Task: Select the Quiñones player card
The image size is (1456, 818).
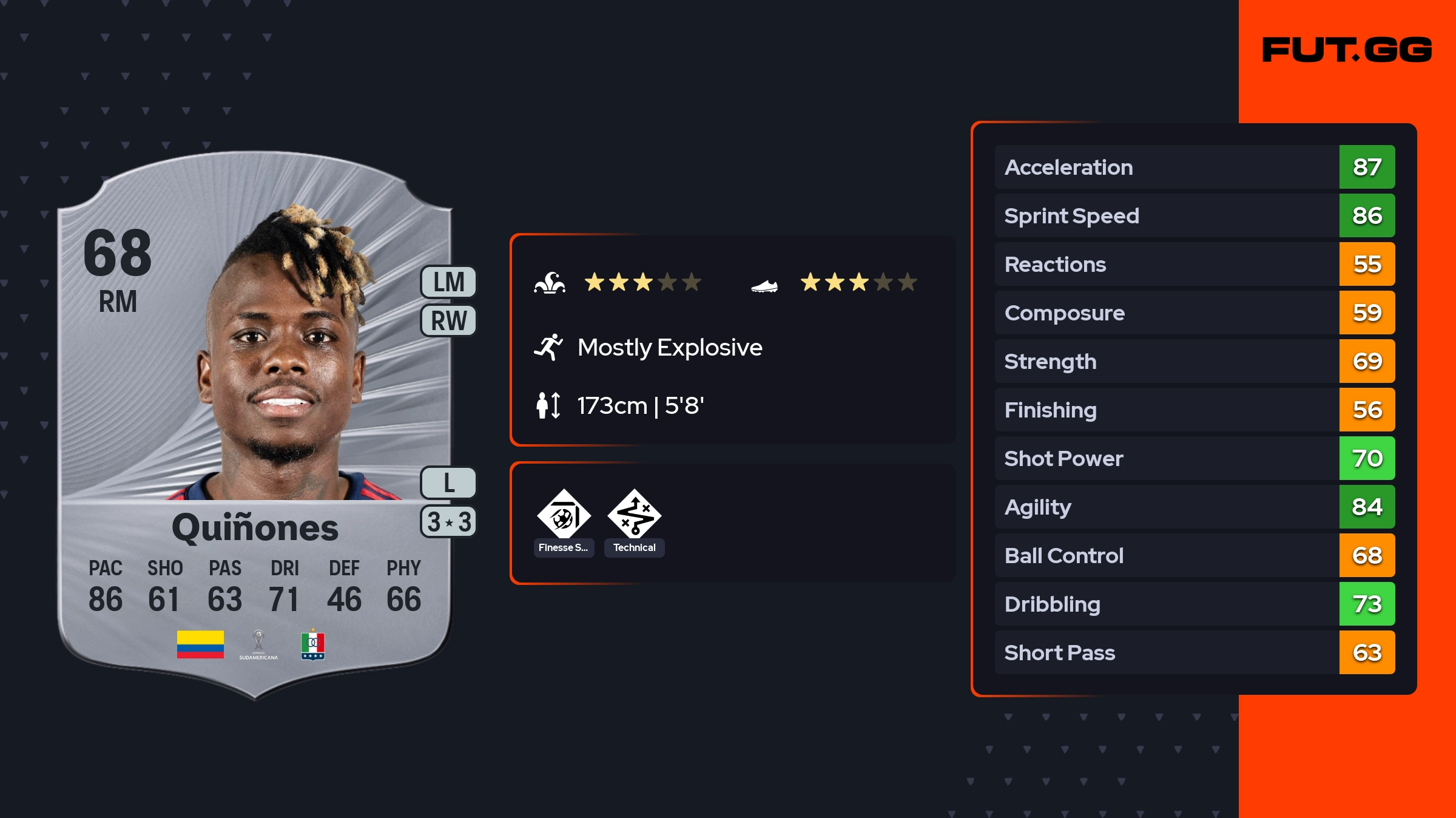Action: [x=255, y=425]
